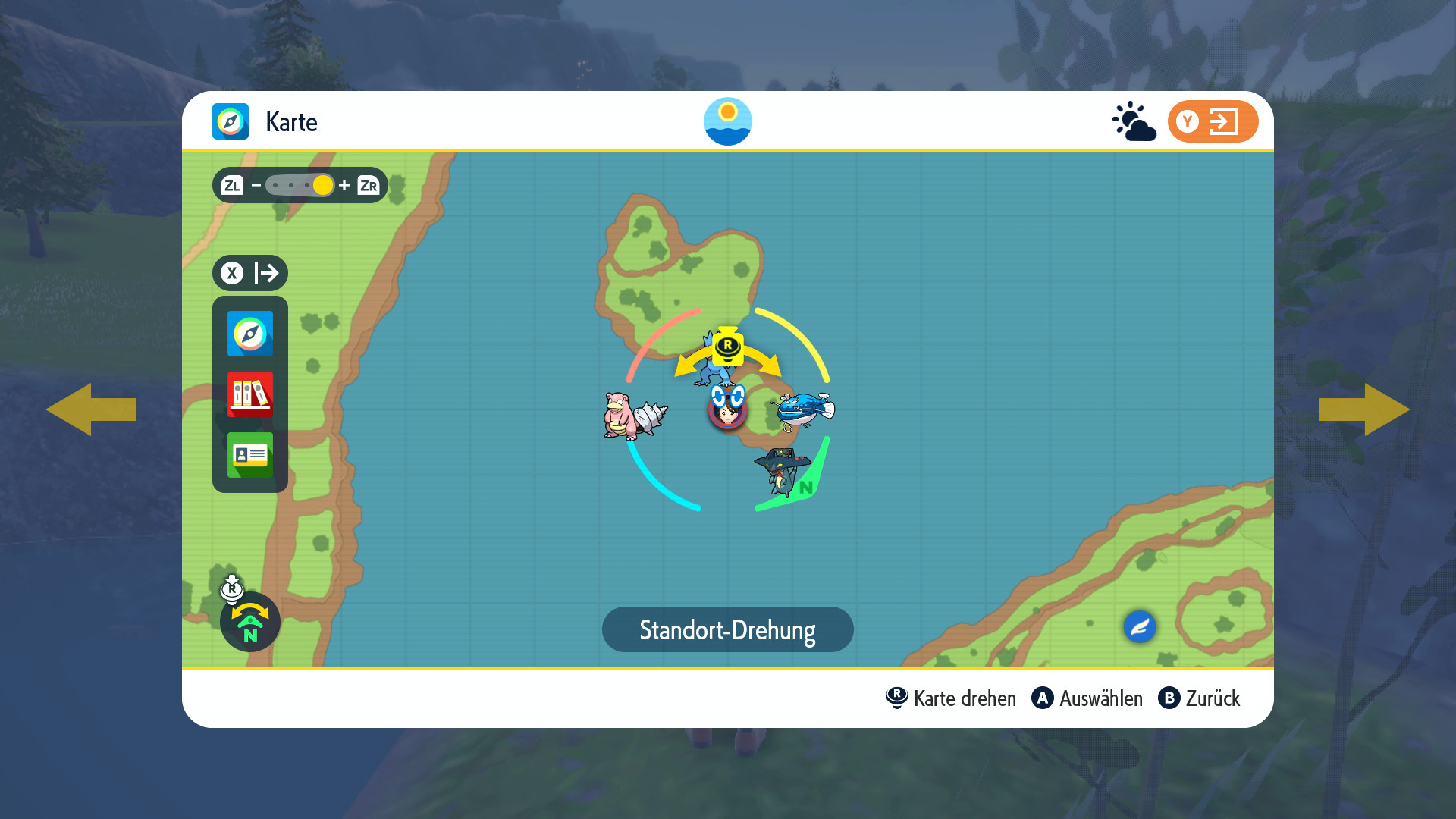This screenshot has height=819, width=1456.
Task: Open the green Profile card app
Action: click(249, 455)
